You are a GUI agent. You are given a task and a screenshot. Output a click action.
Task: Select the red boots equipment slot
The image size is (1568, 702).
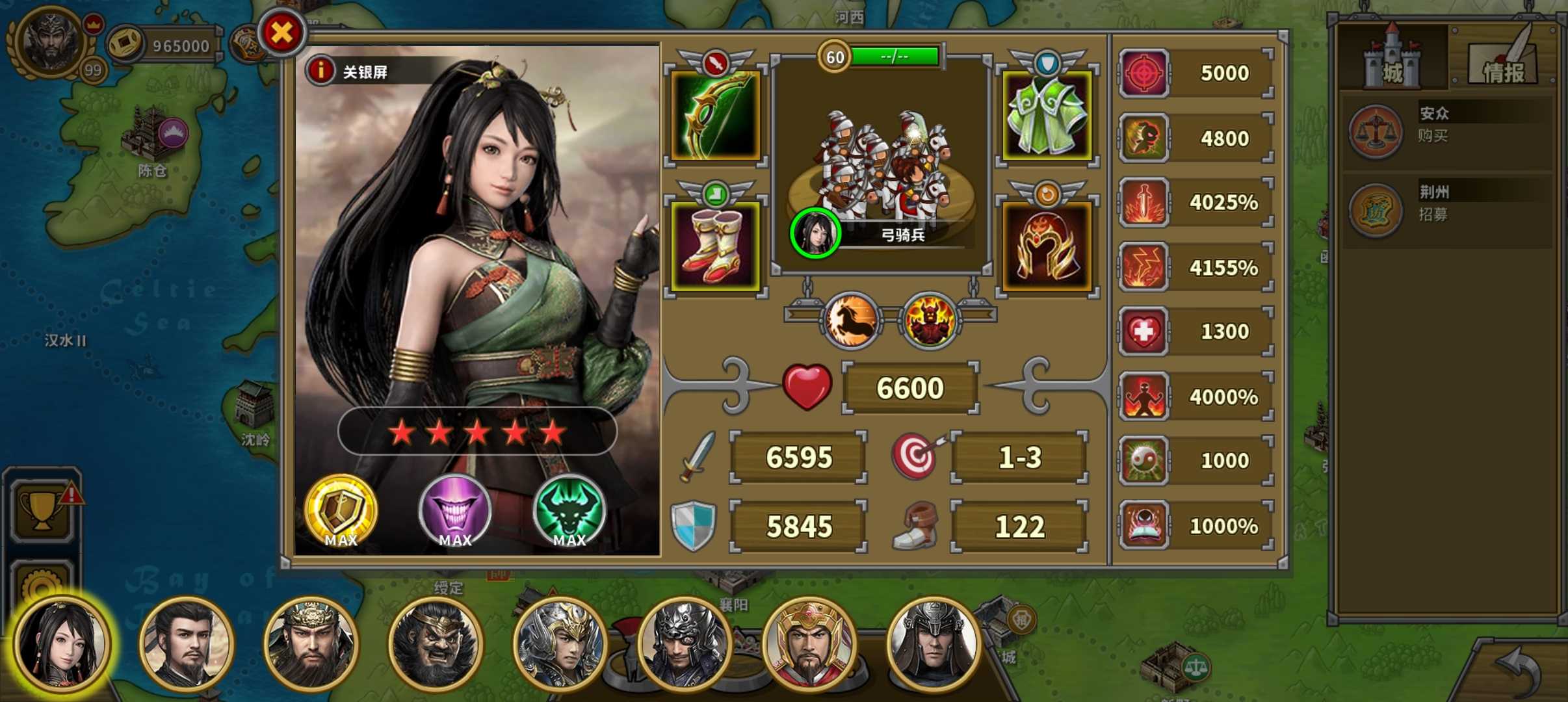[x=715, y=246]
